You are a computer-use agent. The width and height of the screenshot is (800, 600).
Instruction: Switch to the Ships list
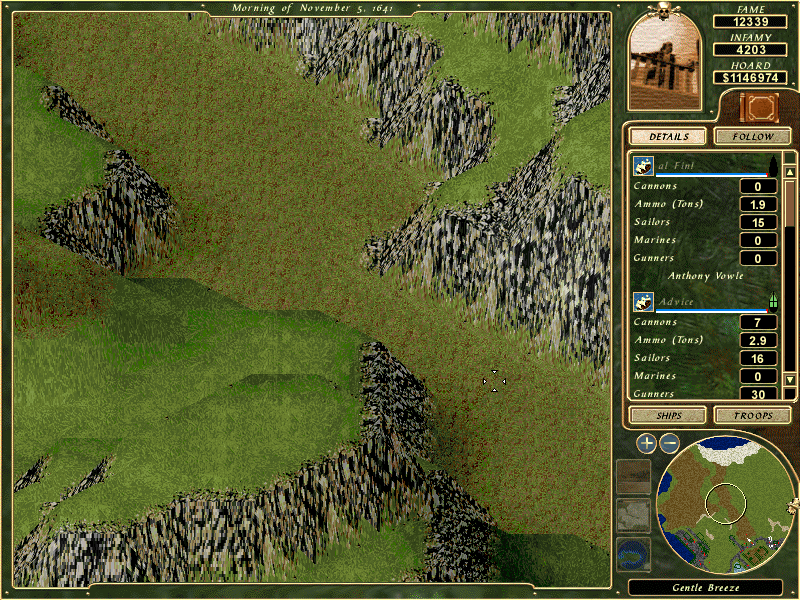click(x=667, y=415)
